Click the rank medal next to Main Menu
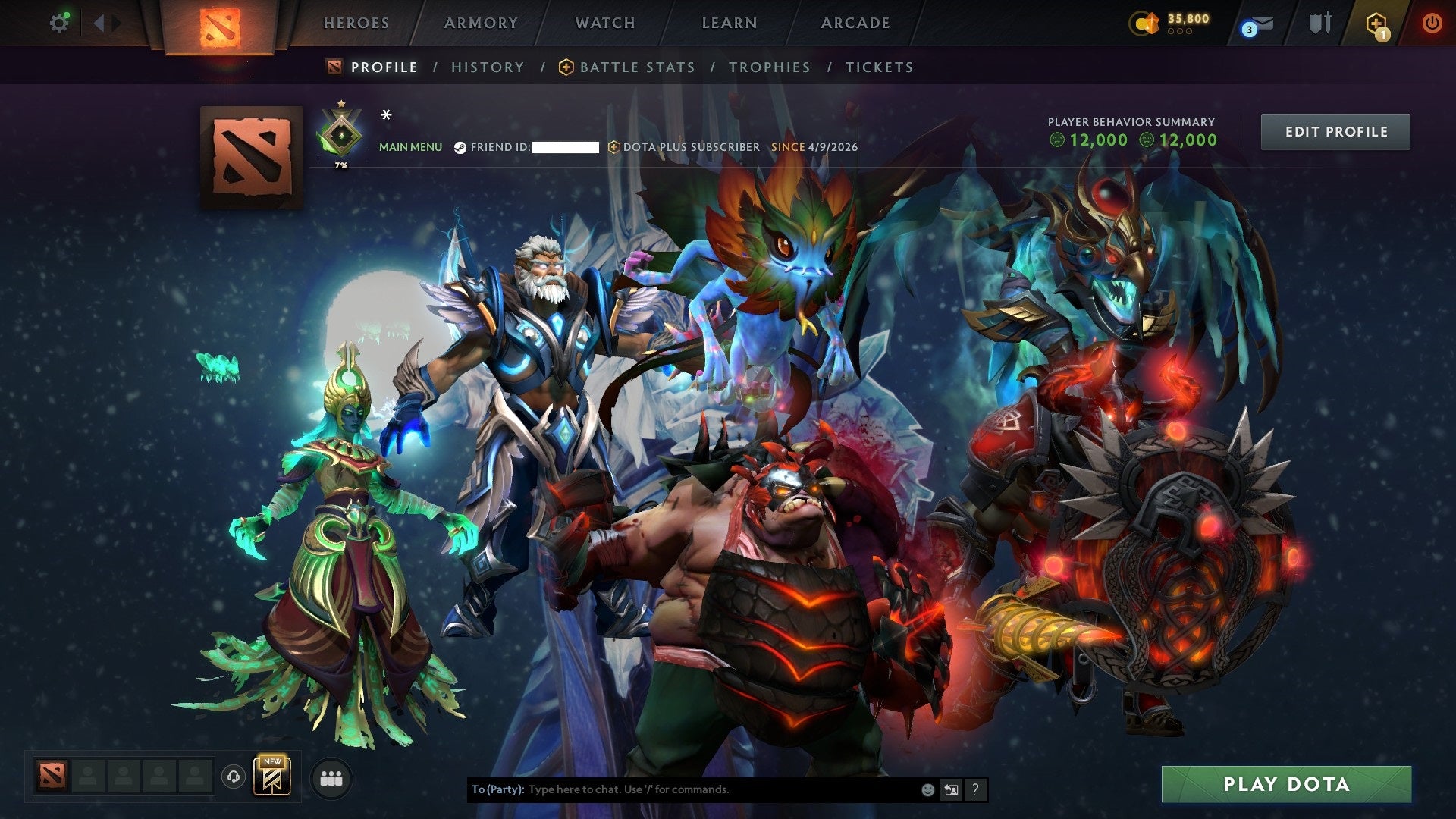 click(342, 130)
